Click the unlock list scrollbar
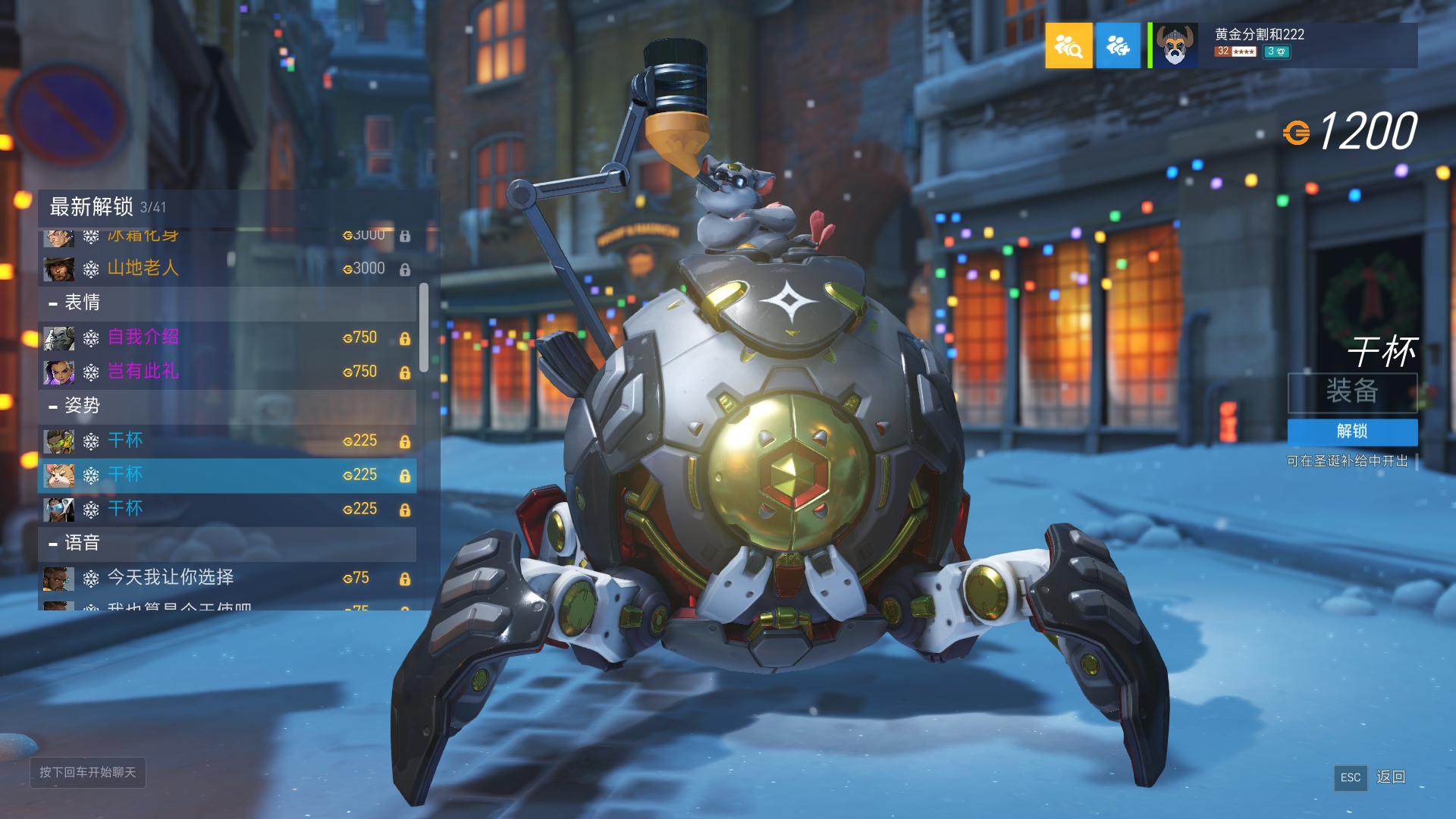The image size is (1456, 819). pos(423,328)
